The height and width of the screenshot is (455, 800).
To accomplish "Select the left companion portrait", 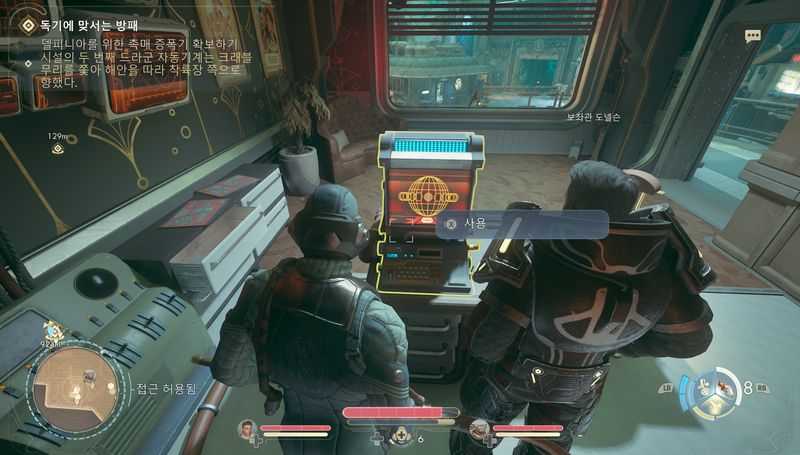I will coord(246,430).
